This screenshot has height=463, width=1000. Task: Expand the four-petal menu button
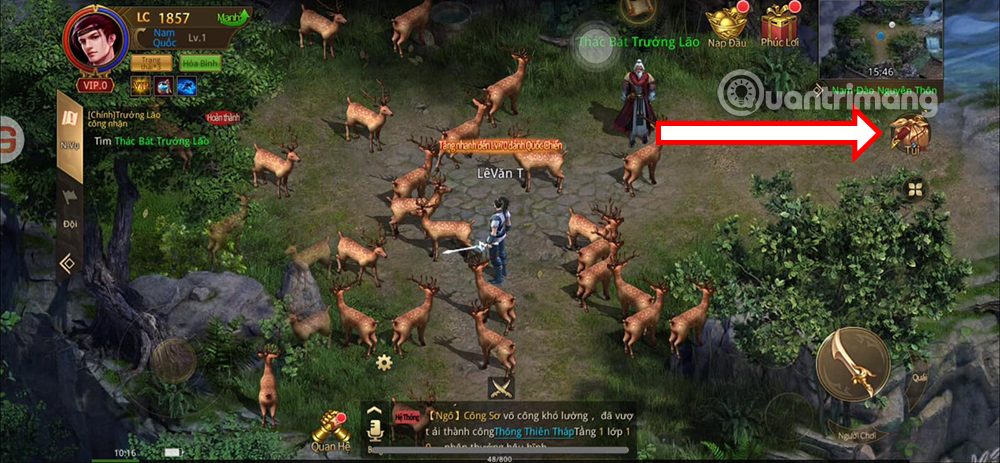point(914,190)
